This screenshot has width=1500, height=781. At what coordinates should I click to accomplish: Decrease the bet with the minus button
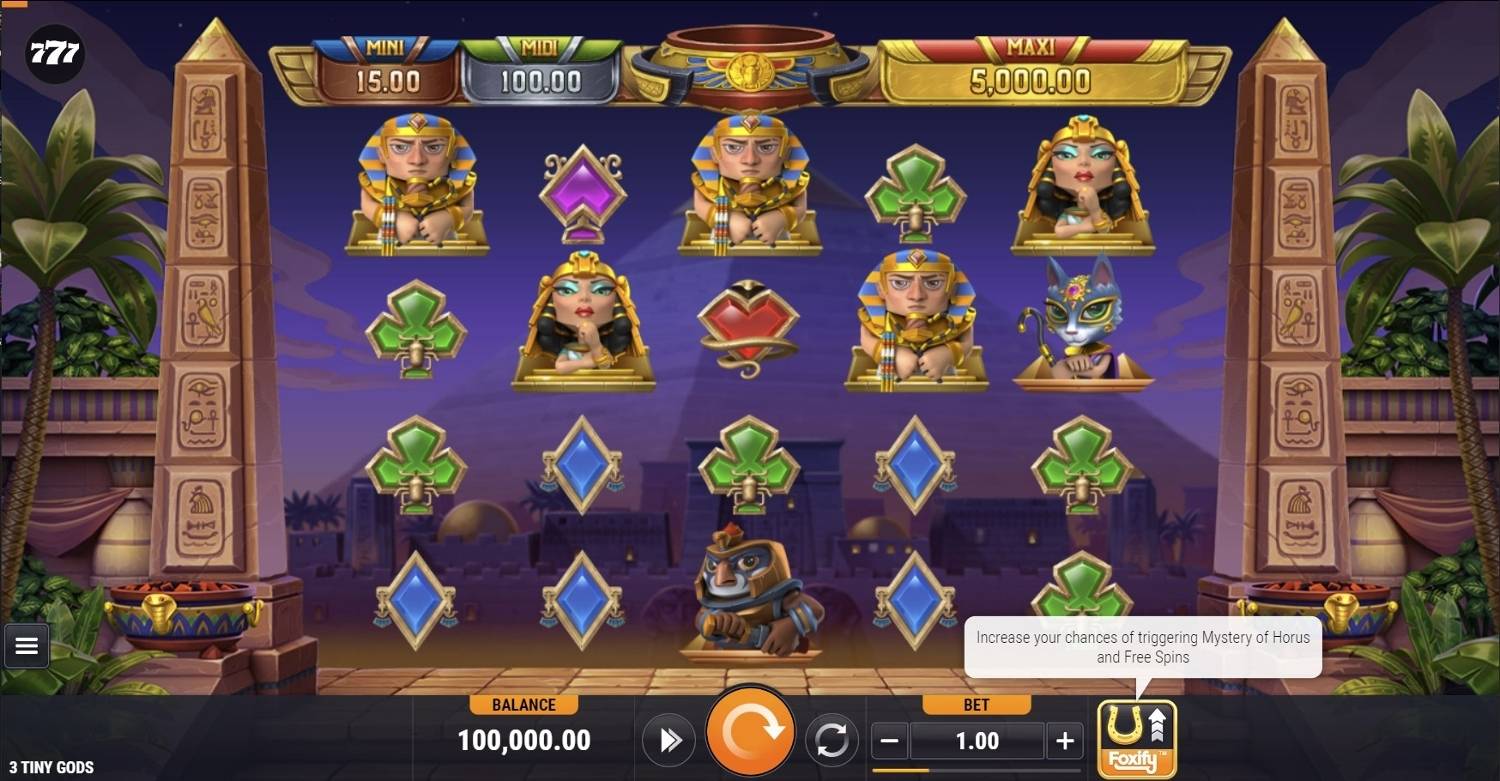[891, 741]
